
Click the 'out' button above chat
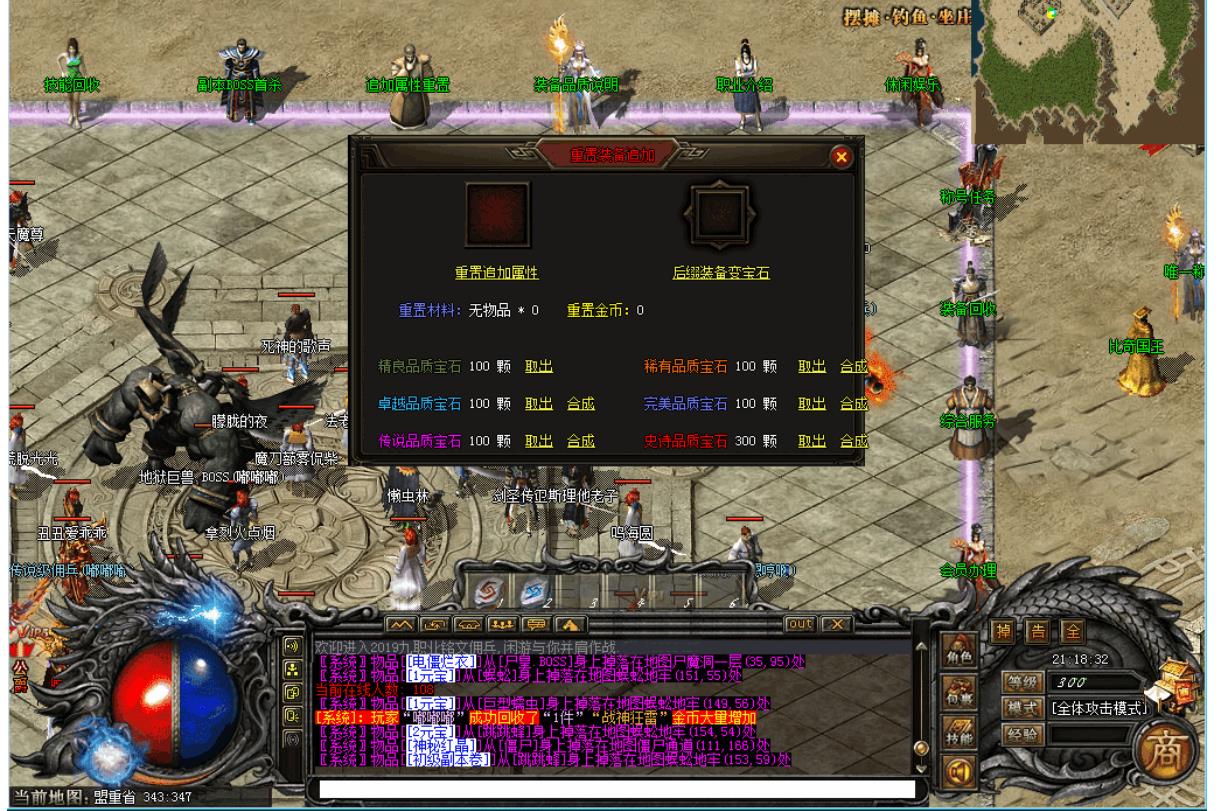point(800,624)
